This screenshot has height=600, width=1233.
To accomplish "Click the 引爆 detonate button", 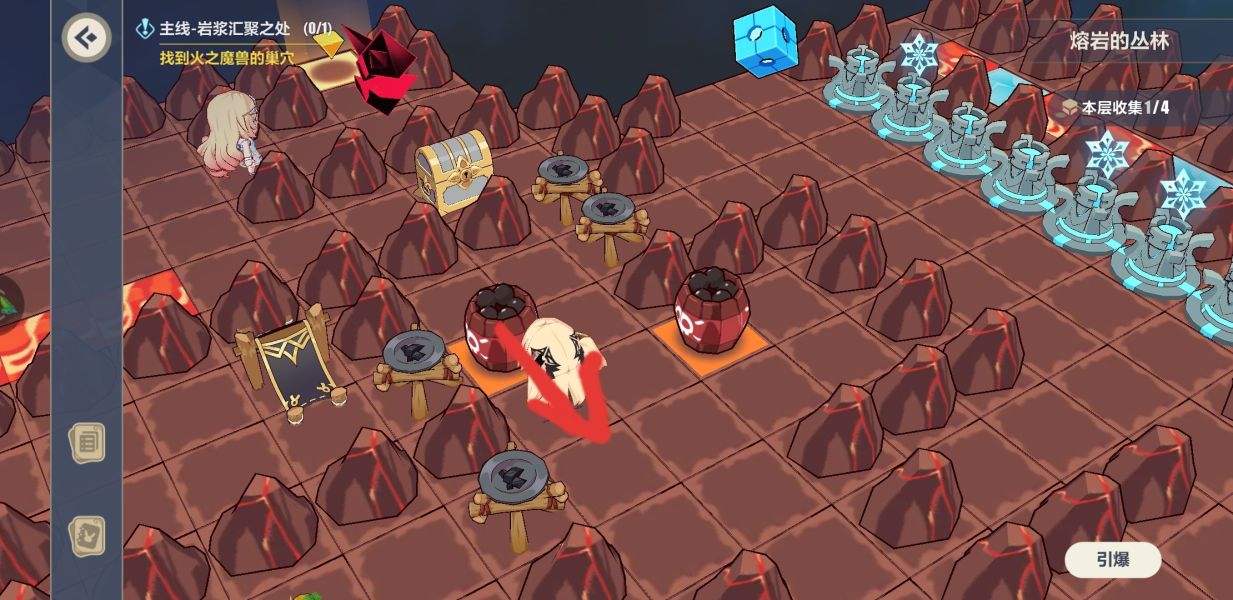I will (1112, 560).
